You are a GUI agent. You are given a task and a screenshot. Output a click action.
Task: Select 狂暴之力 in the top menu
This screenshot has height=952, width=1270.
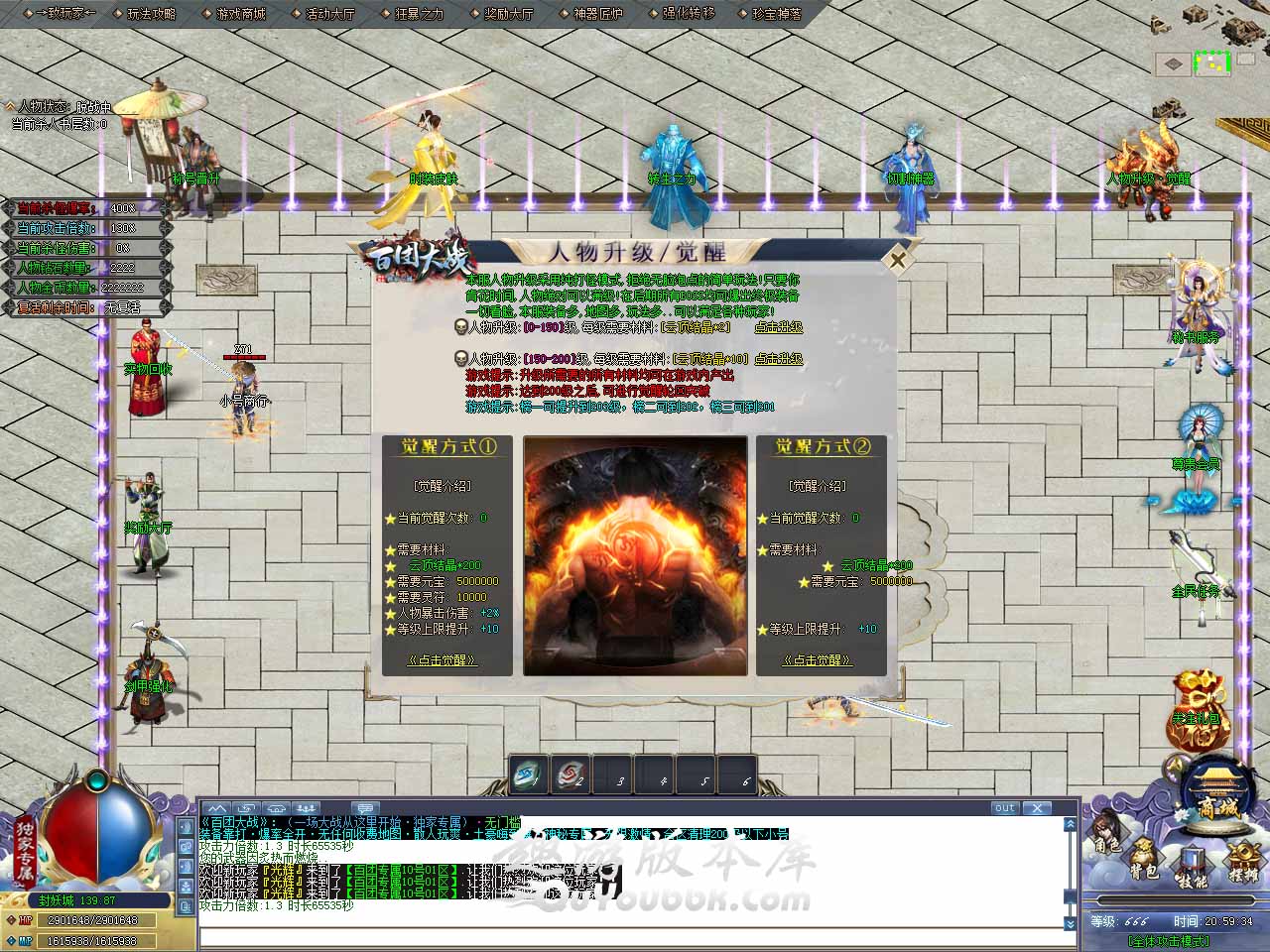(x=420, y=14)
